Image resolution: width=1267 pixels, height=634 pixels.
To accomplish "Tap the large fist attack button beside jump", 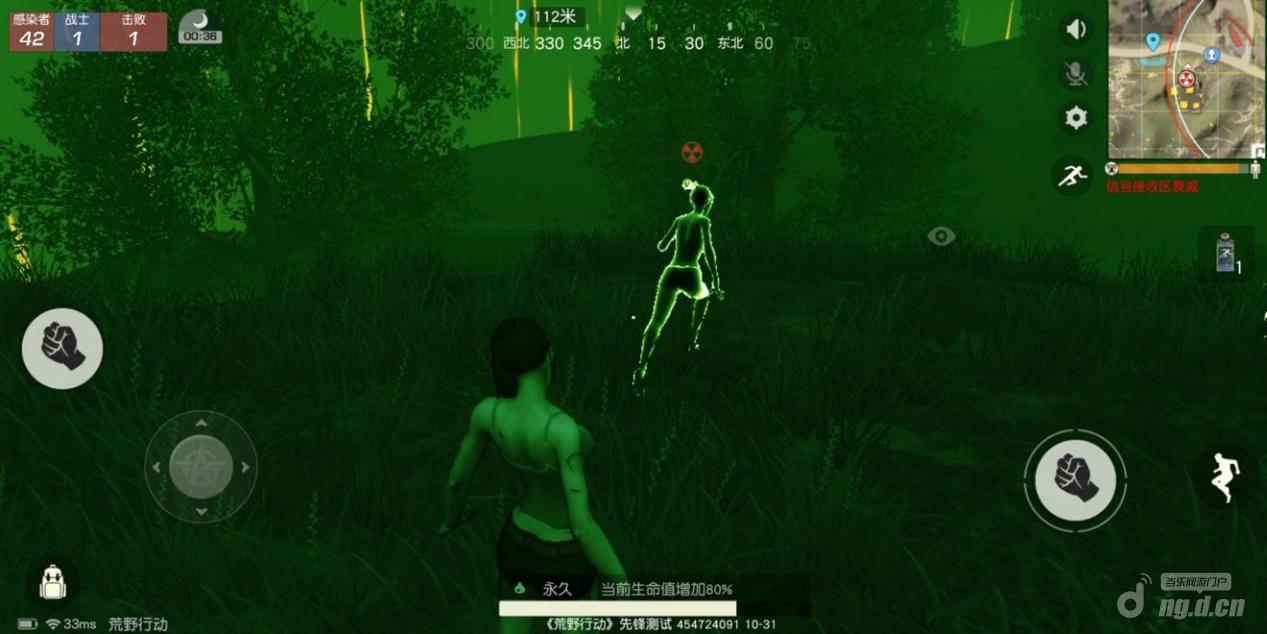I will point(1075,479).
